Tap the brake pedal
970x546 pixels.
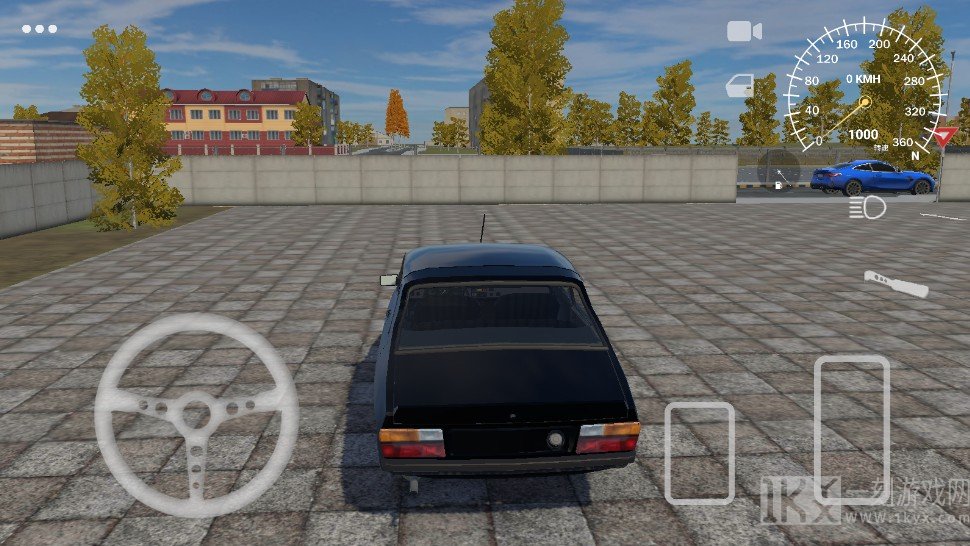click(x=700, y=453)
